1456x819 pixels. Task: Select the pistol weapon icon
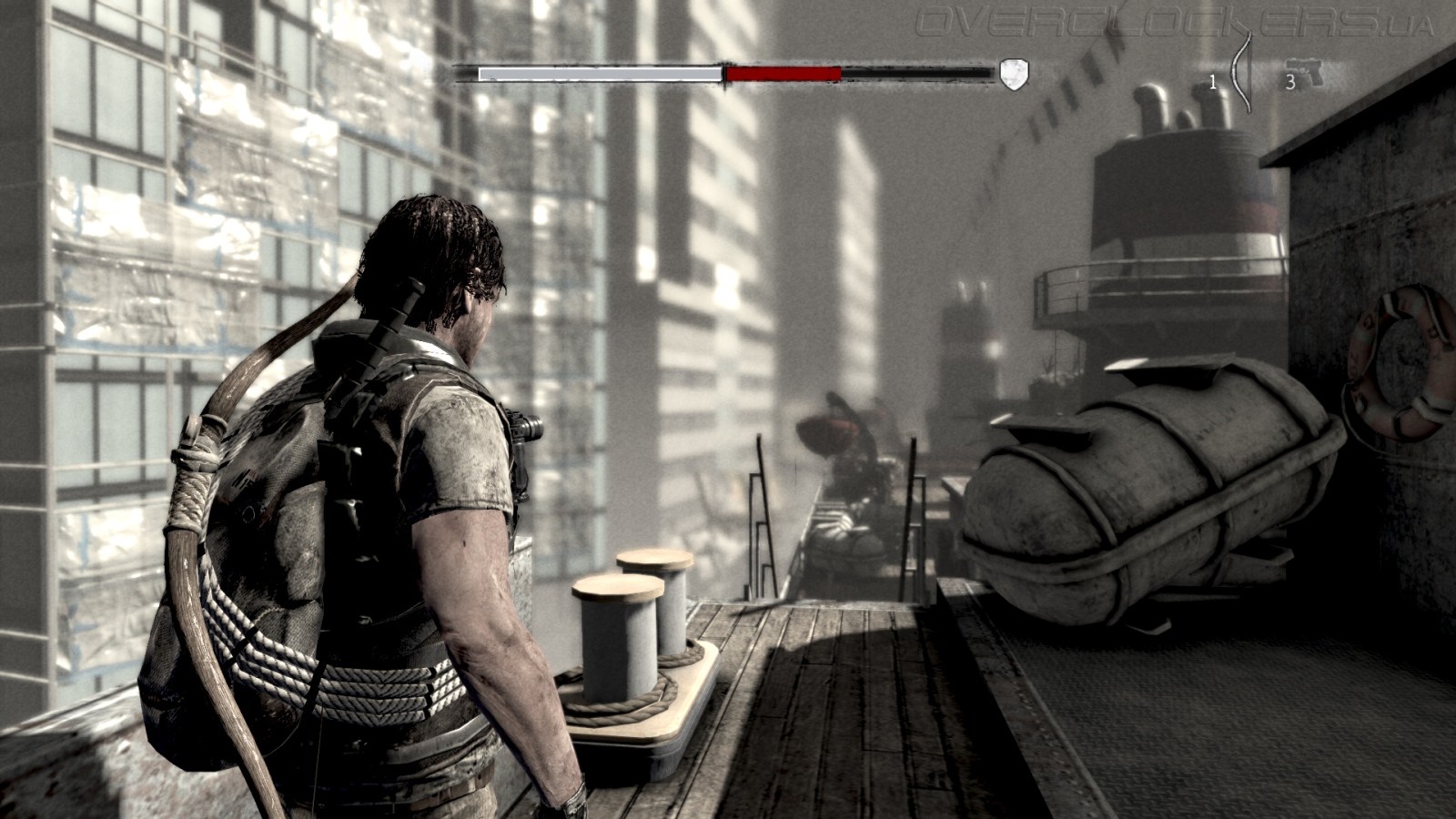coord(1305,72)
